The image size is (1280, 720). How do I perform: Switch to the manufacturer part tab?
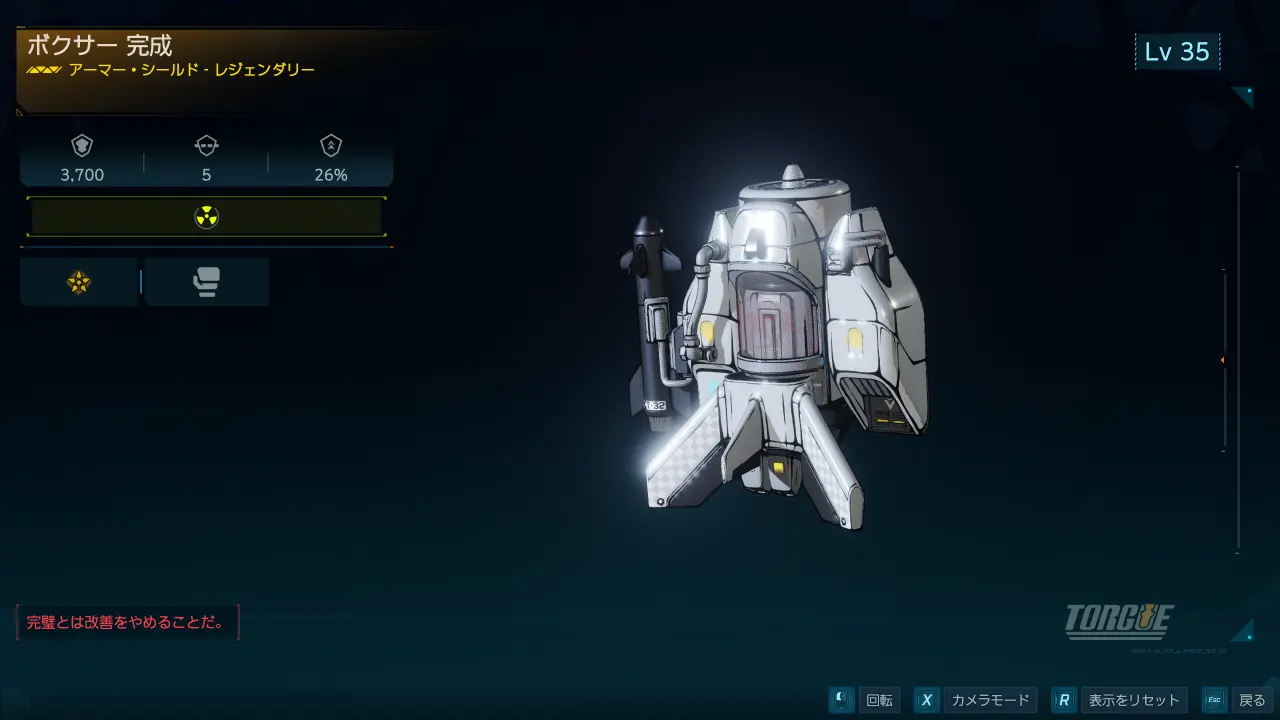click(206, 282)
